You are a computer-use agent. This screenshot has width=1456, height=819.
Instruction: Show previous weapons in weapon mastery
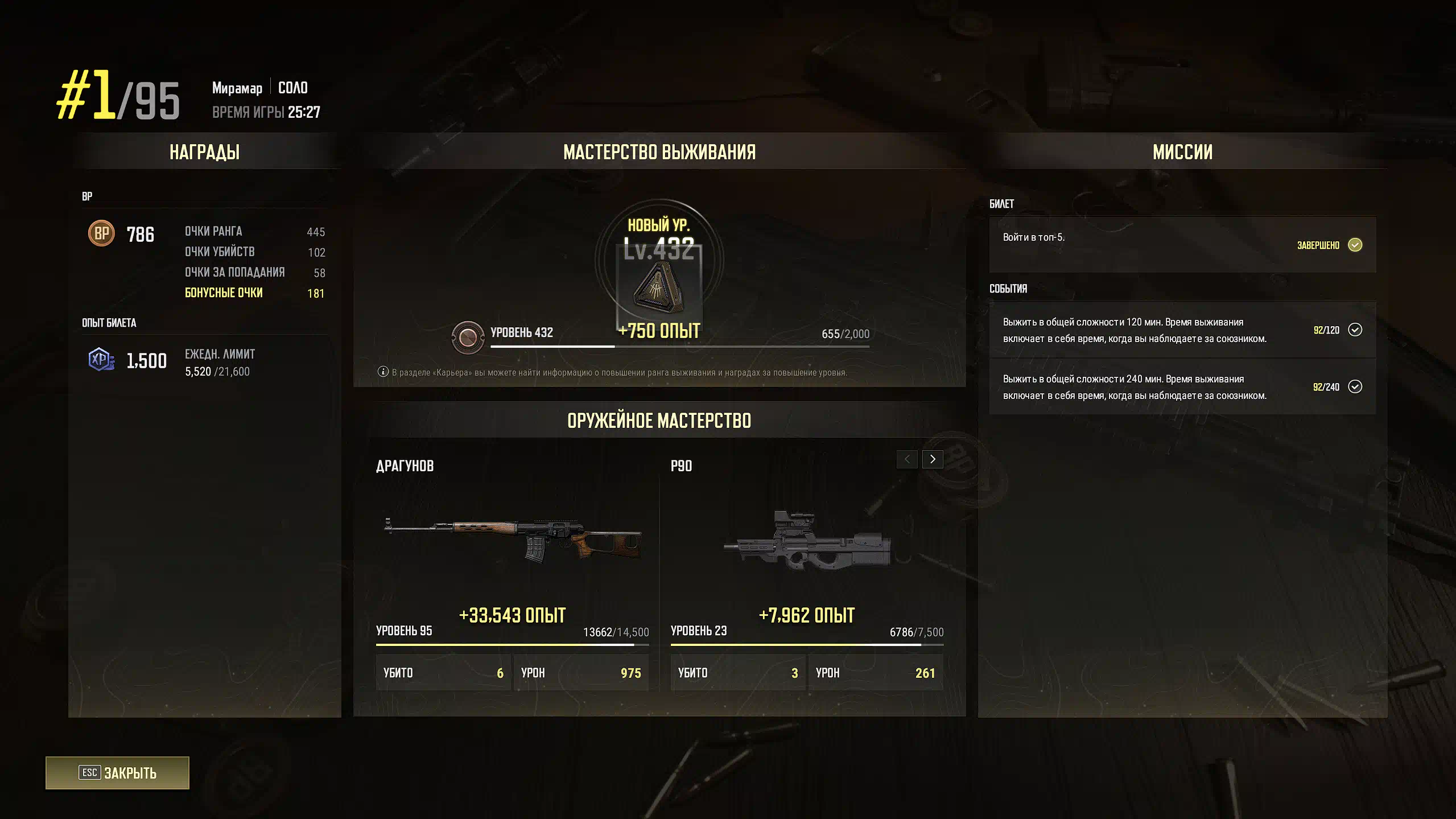pyautogui.click(x=907, y=459)
